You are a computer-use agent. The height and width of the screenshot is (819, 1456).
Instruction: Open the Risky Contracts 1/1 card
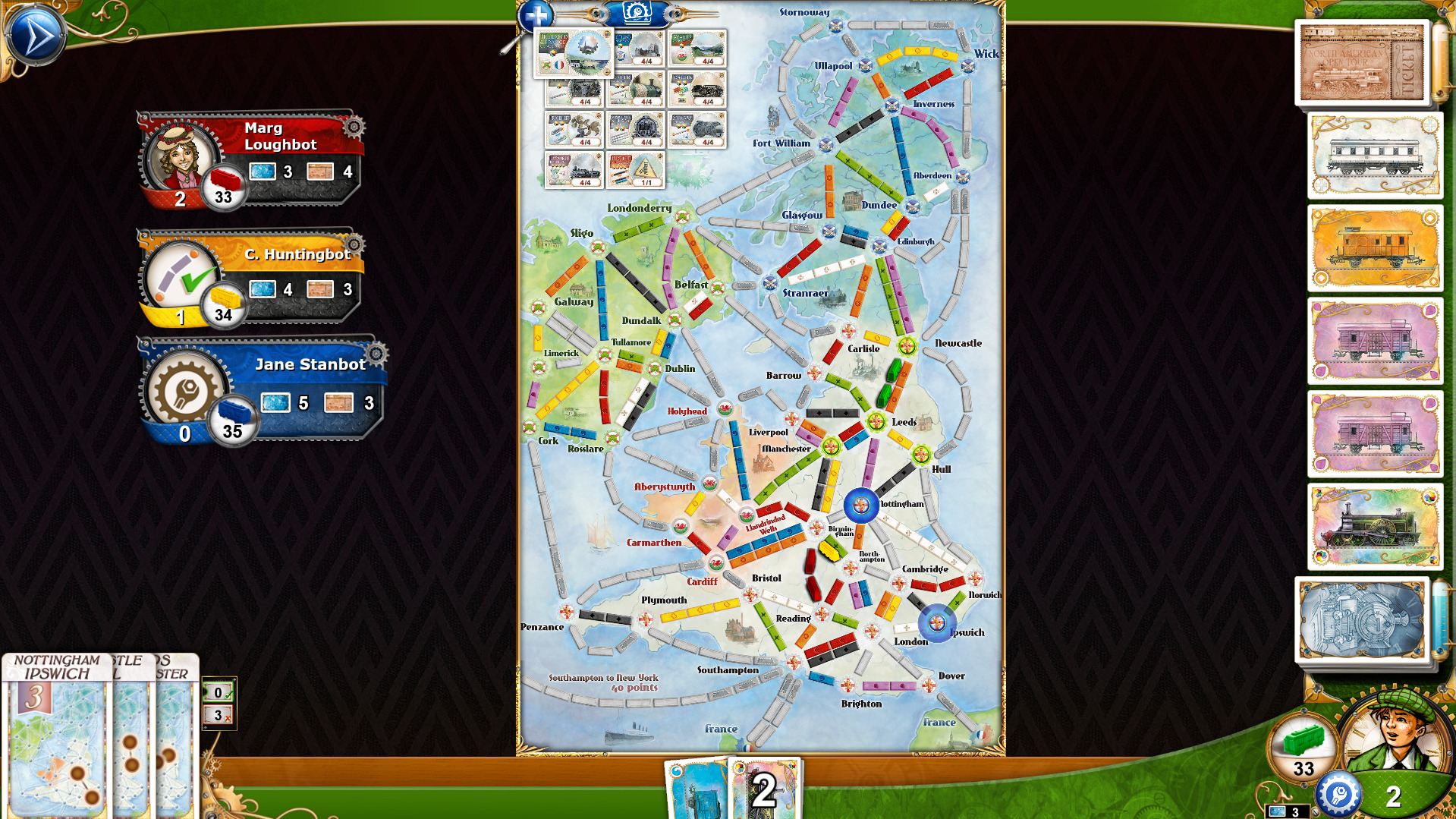[x=635, y=170]
